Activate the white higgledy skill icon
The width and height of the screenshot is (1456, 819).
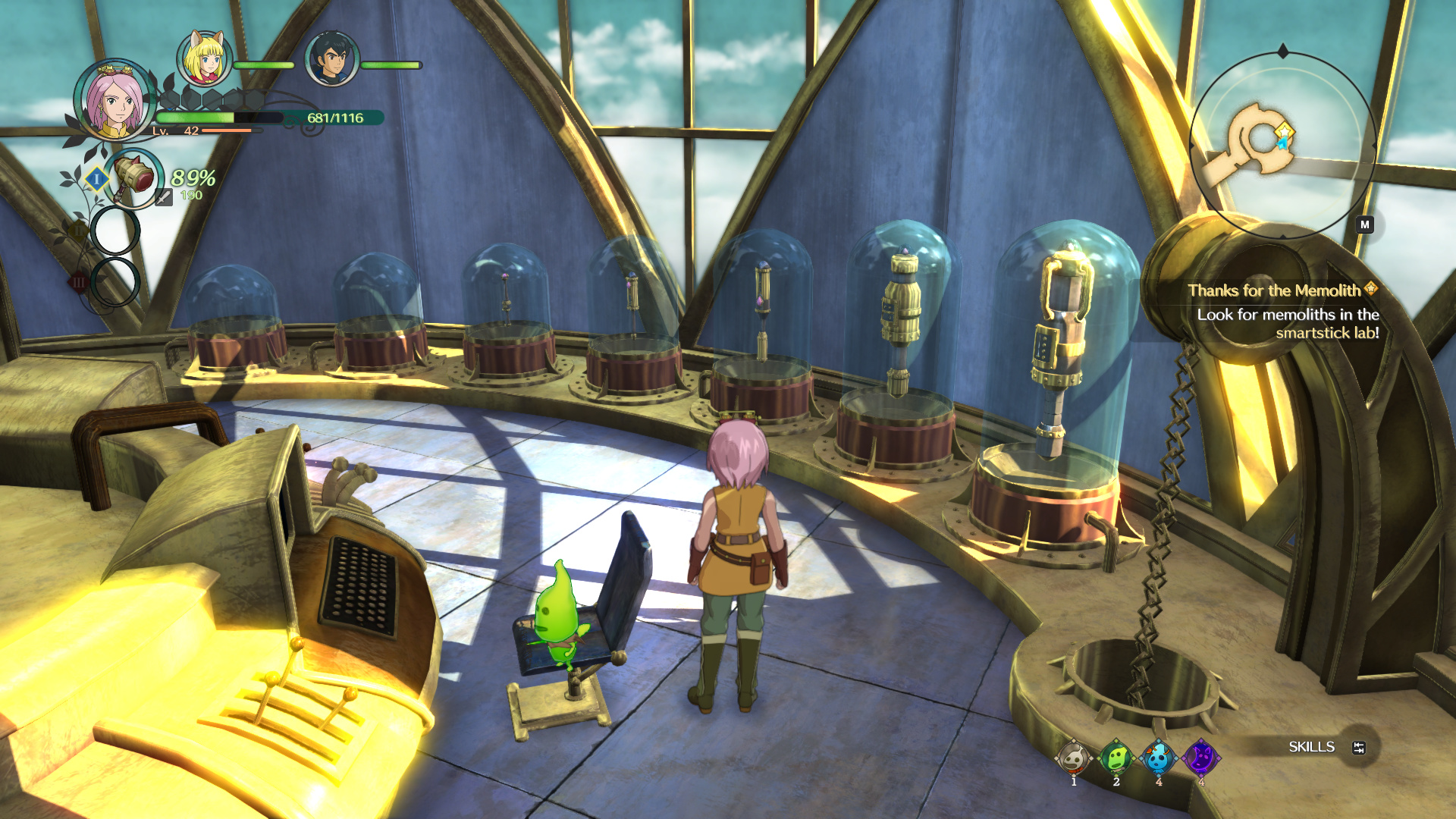point(1074,758)
